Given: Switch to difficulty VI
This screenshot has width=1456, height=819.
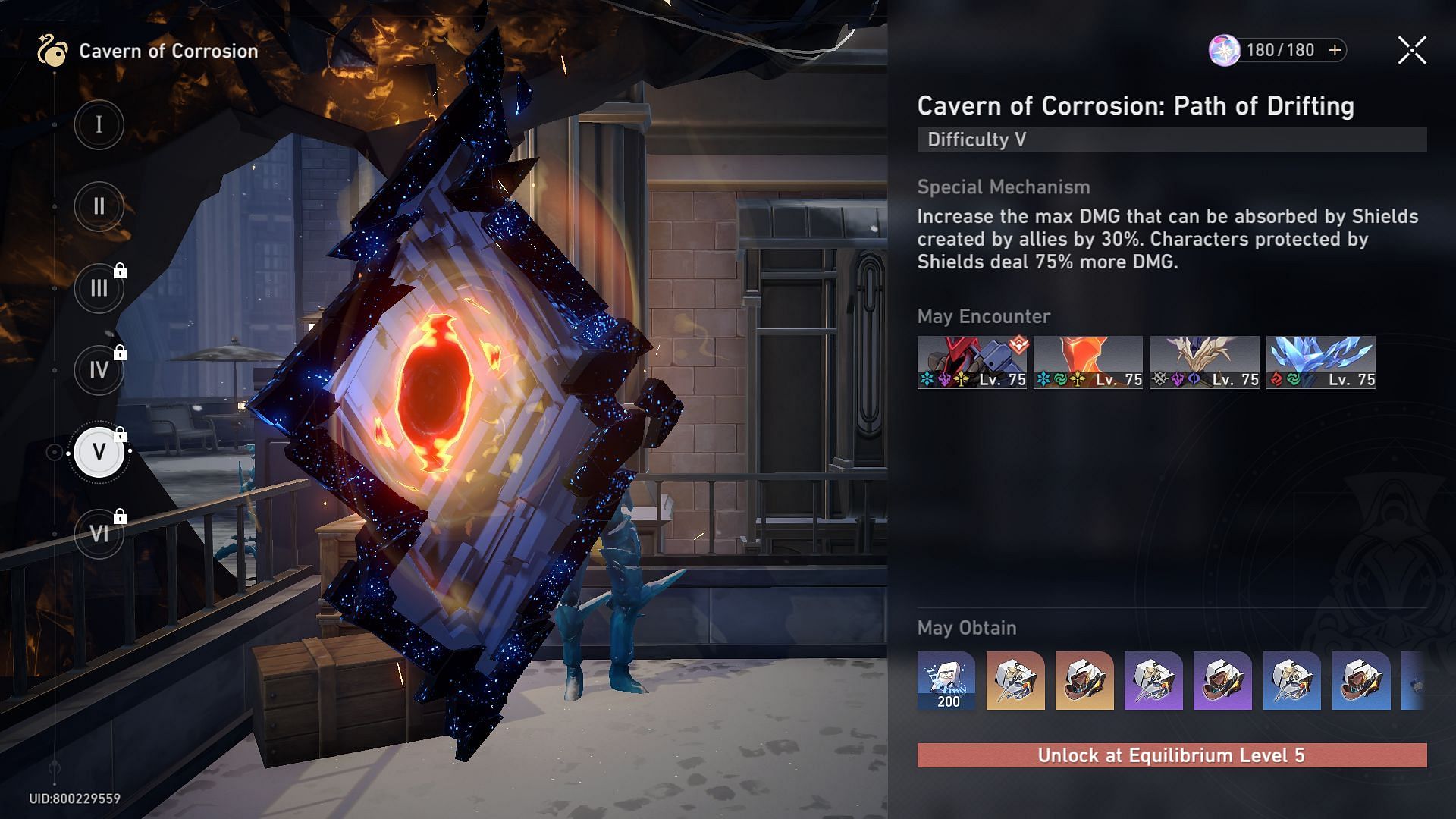Looking at the screenshot, I should pos(99,534).
